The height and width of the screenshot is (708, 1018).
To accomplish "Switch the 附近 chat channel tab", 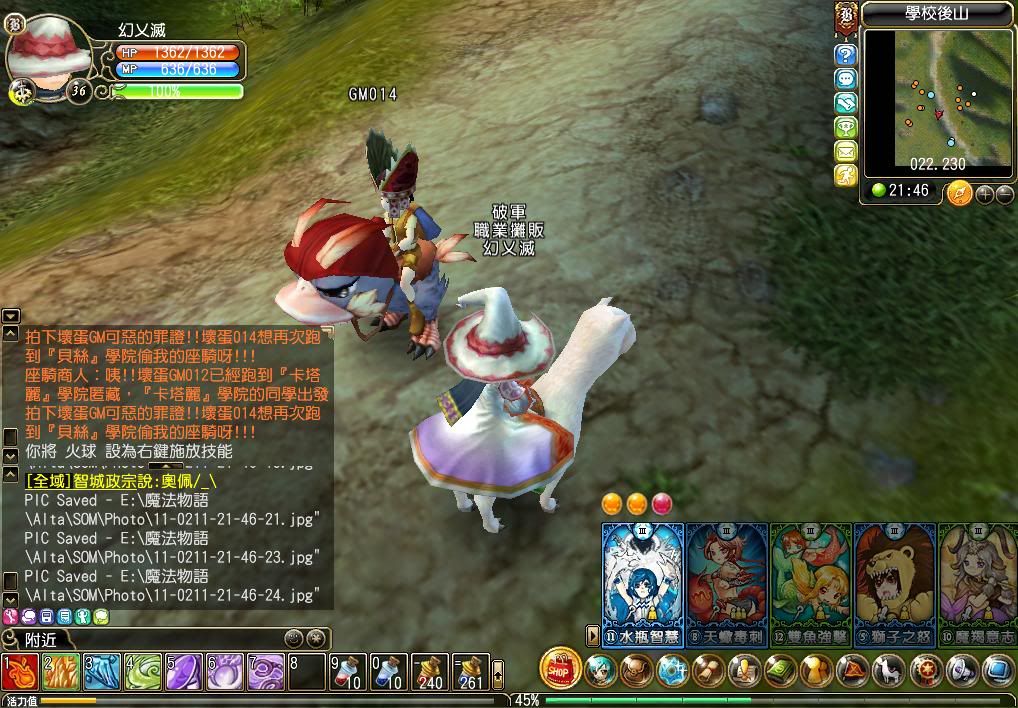I will [40, 639].
